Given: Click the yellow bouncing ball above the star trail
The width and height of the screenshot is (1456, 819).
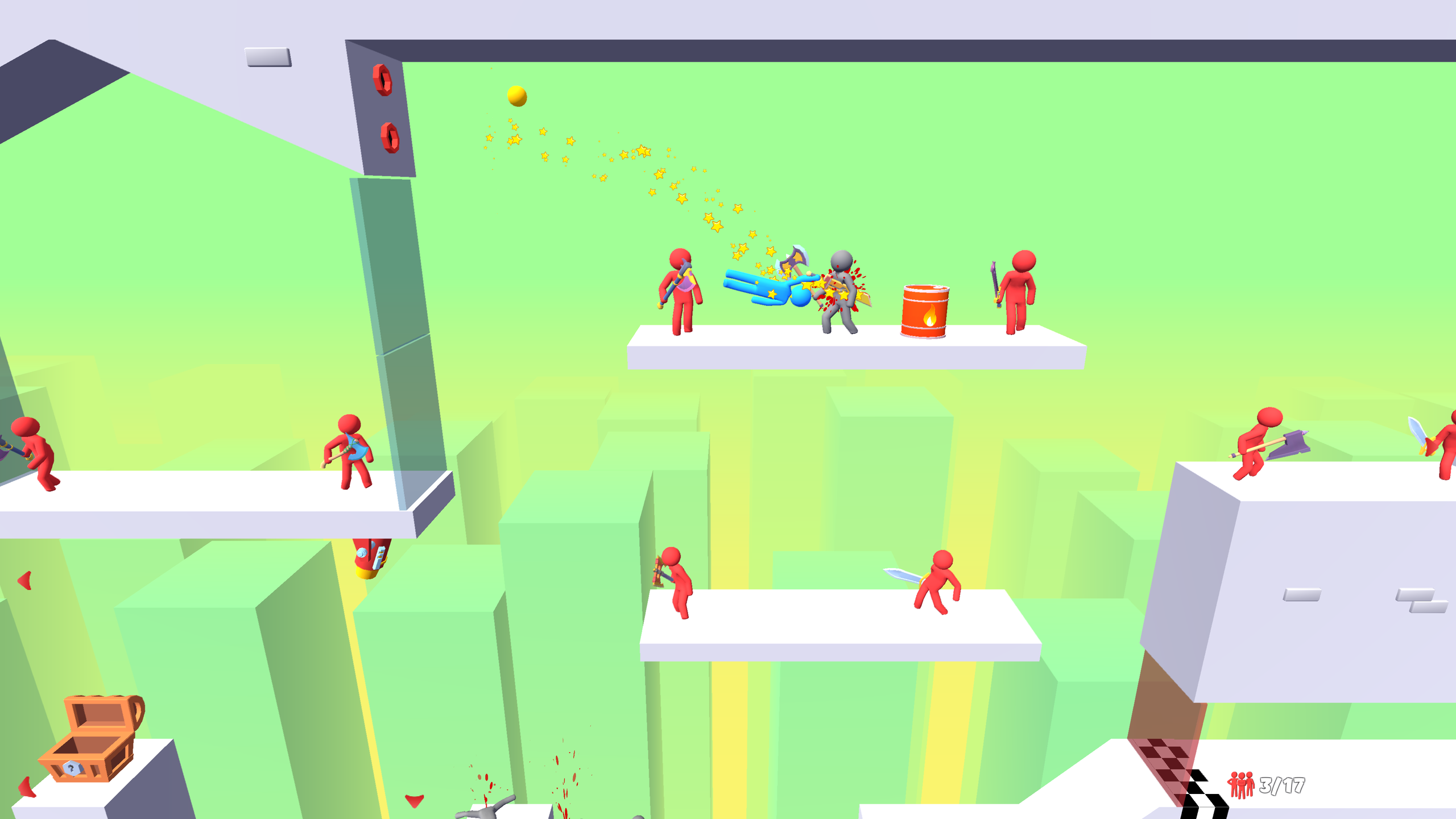Looking at the screenshot, I should 517,97.
